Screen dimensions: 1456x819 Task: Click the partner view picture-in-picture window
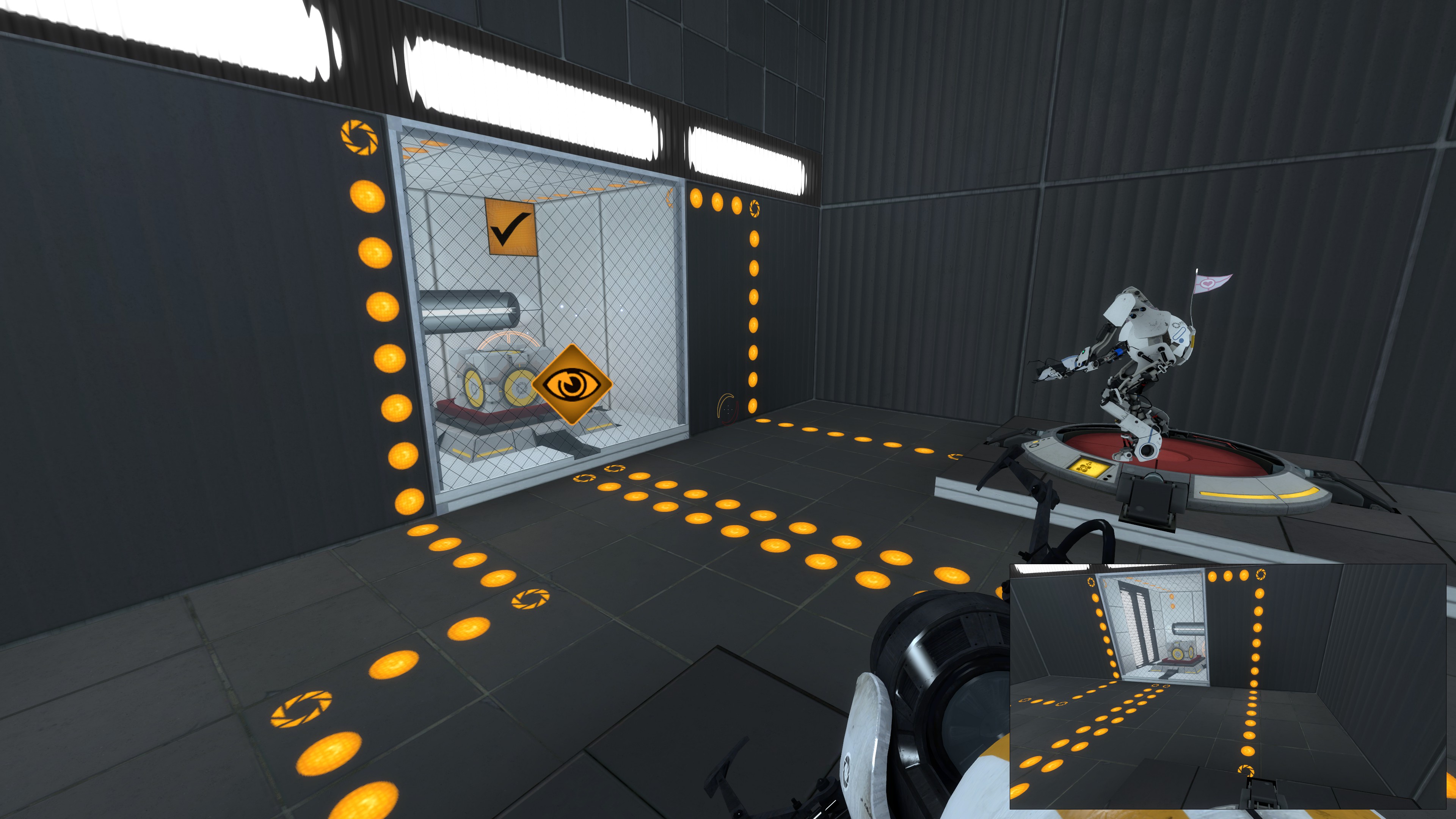click(1228, 686)
